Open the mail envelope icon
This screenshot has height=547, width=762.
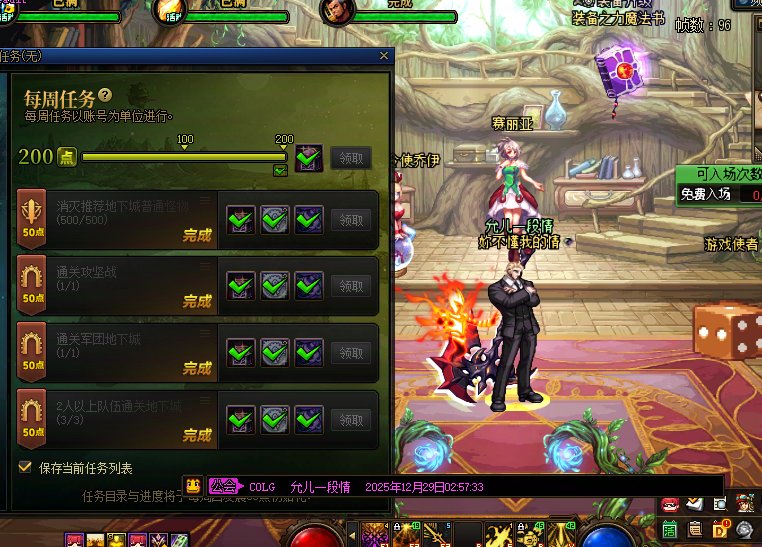(694, 503)
